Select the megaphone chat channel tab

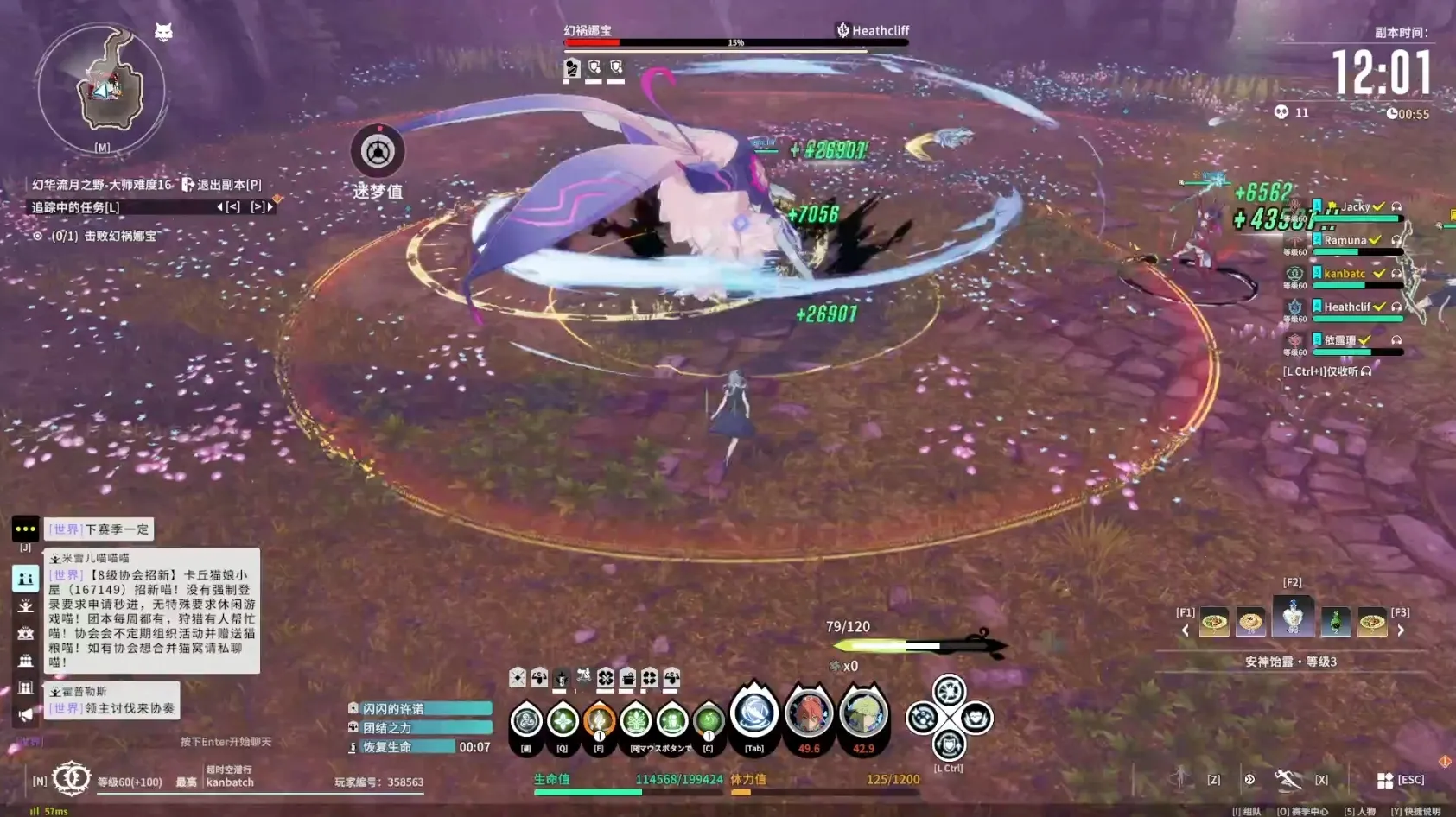[25, 714]
